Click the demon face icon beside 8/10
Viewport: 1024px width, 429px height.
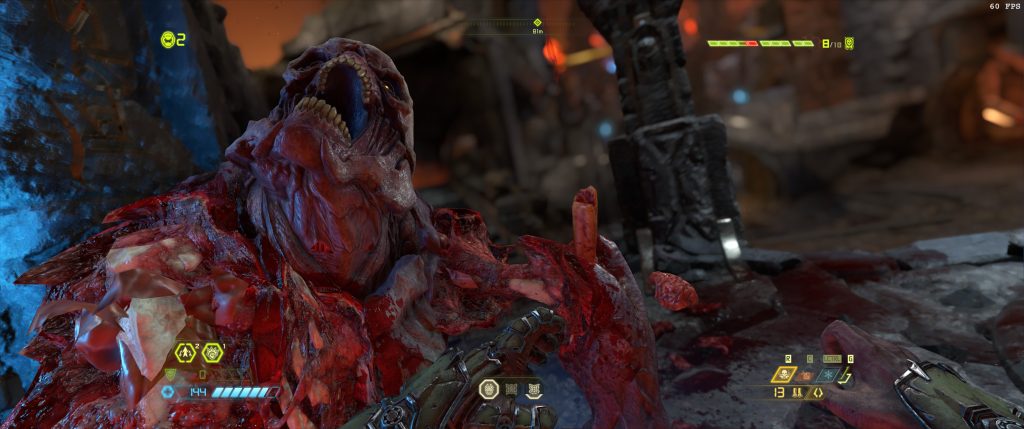coord(849,44)
